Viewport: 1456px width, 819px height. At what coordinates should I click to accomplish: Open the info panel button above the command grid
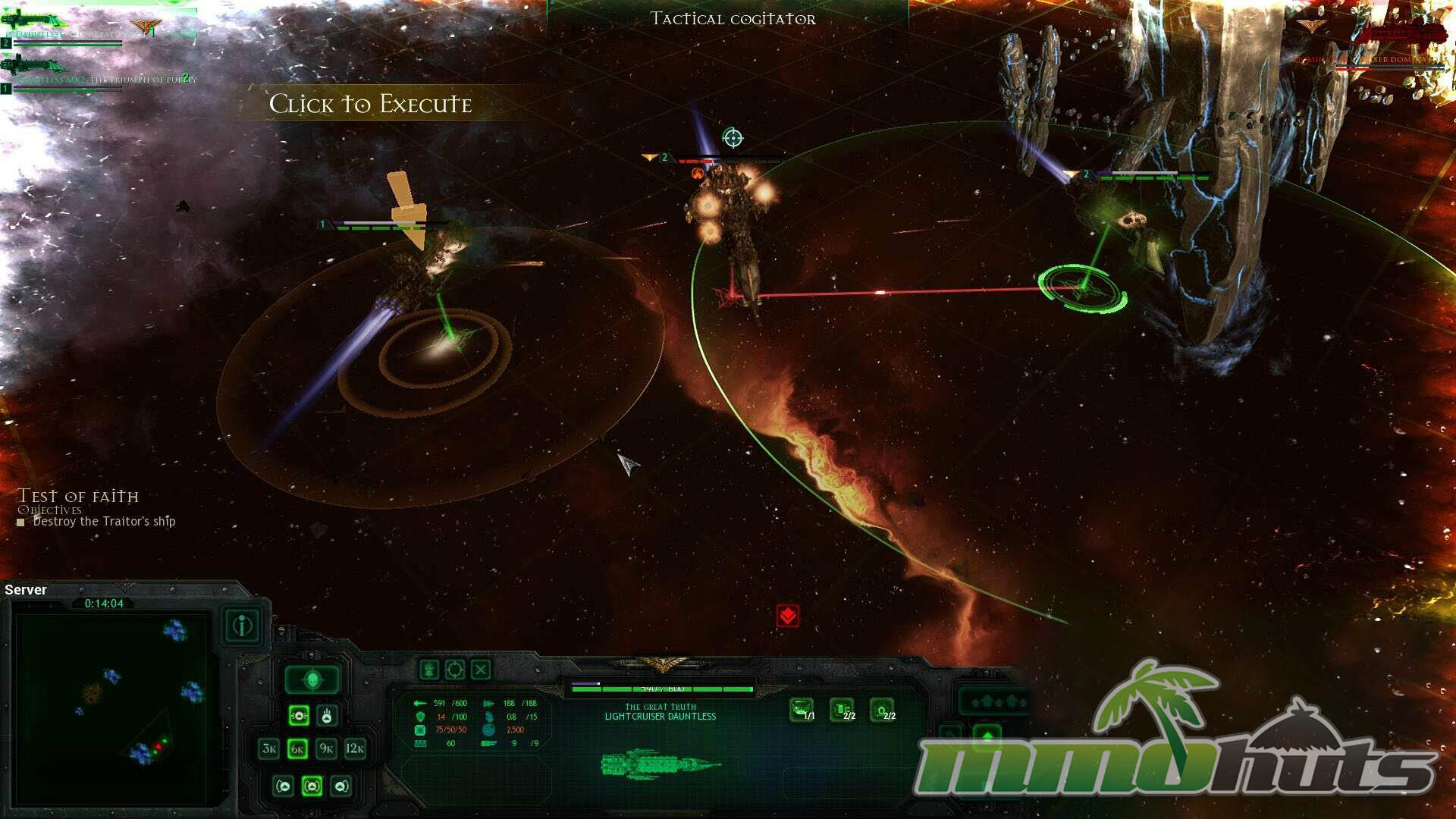point(243,626)
